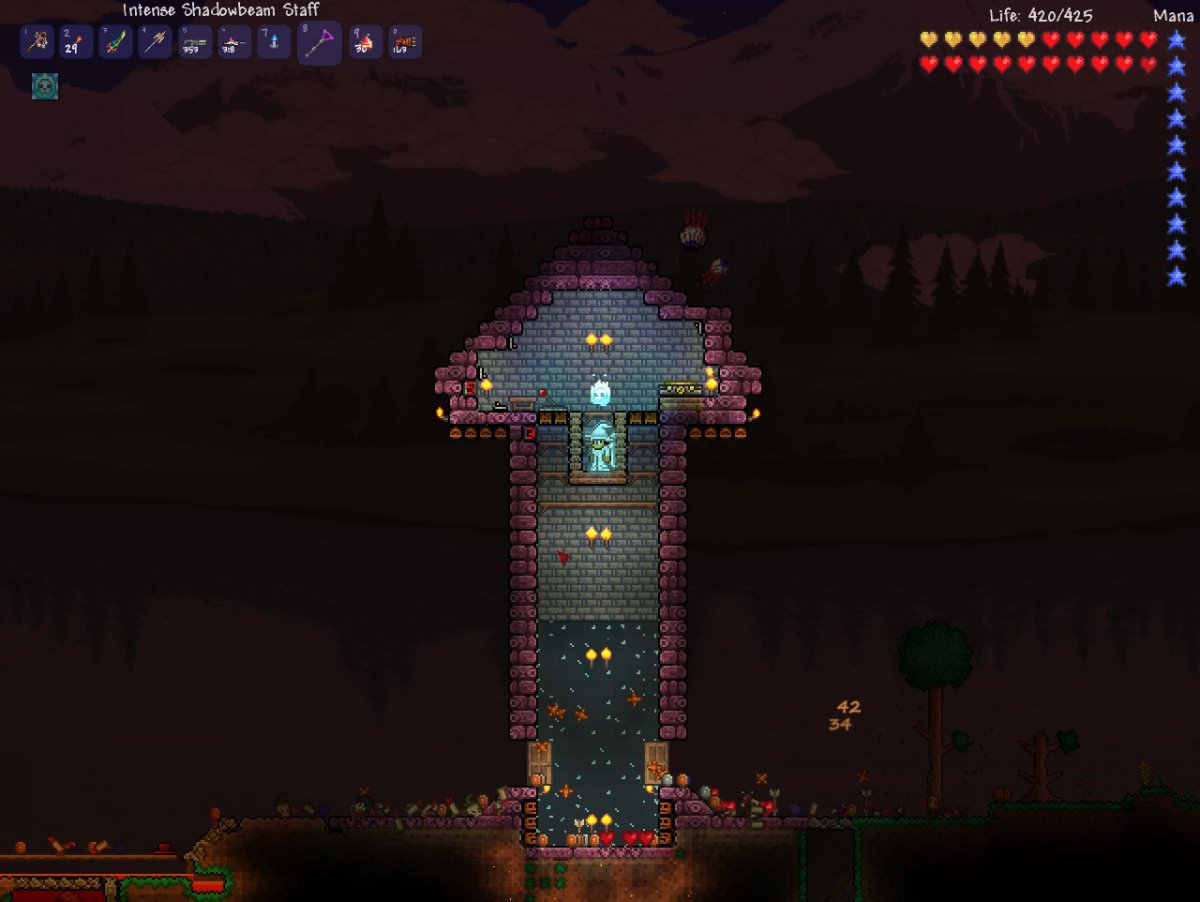The width and height of the screenshot is (1200, 902).
Task: Select the first hotbar slot item
Action: tap(36, 43)
